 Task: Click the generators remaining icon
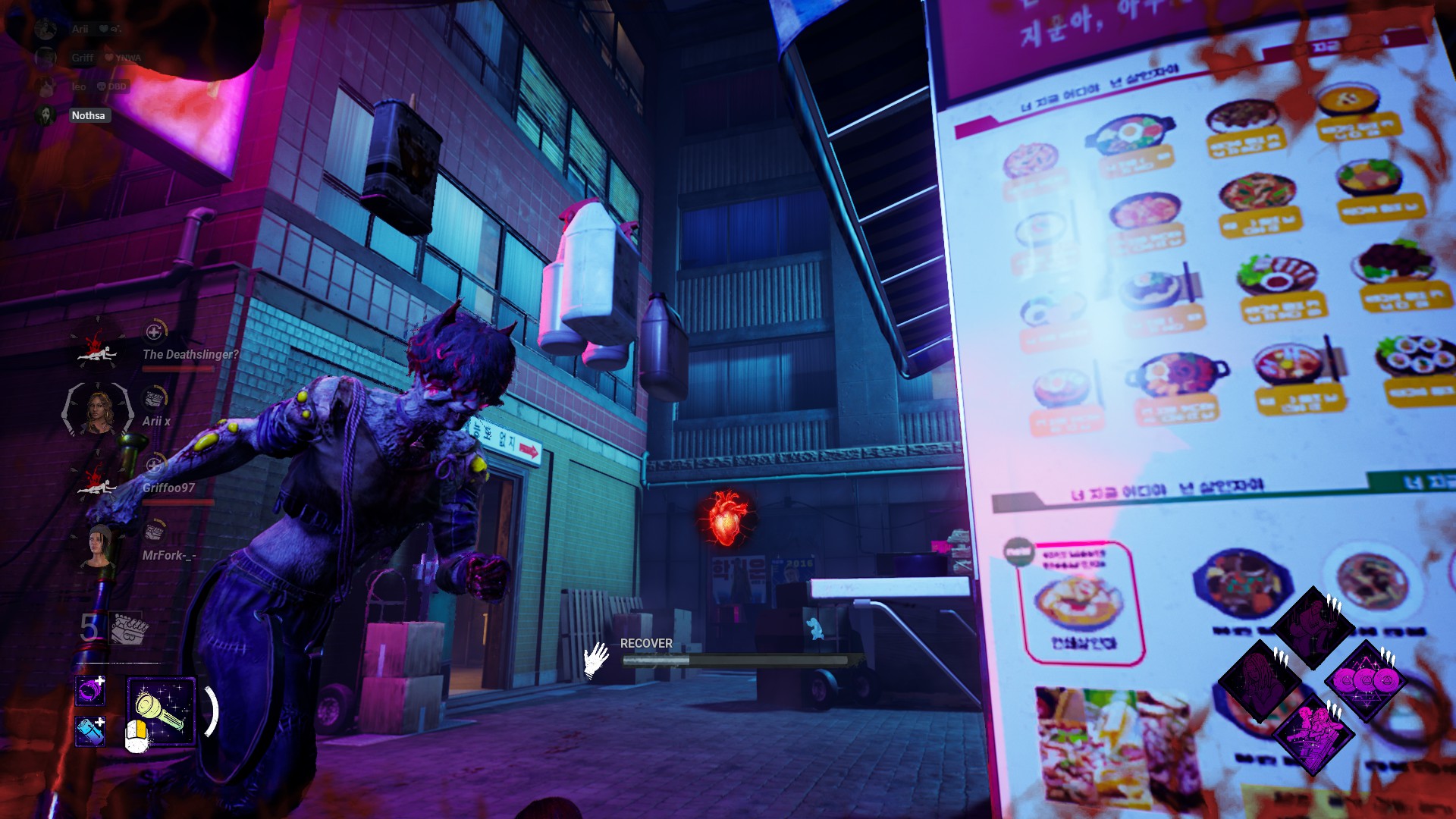pos(129,629)
